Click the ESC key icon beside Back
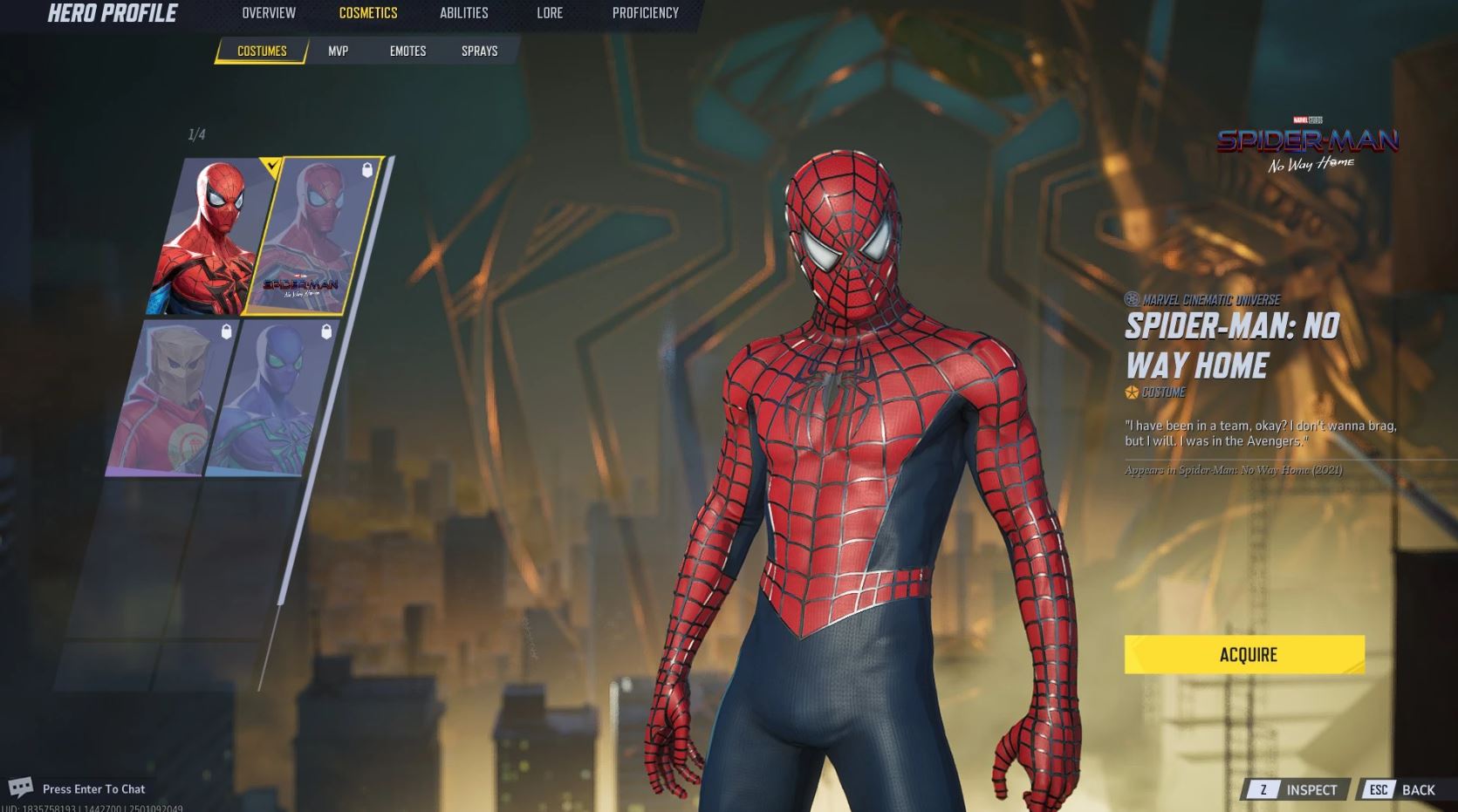Screen dimensions: 1458x812 (1379, 789)
